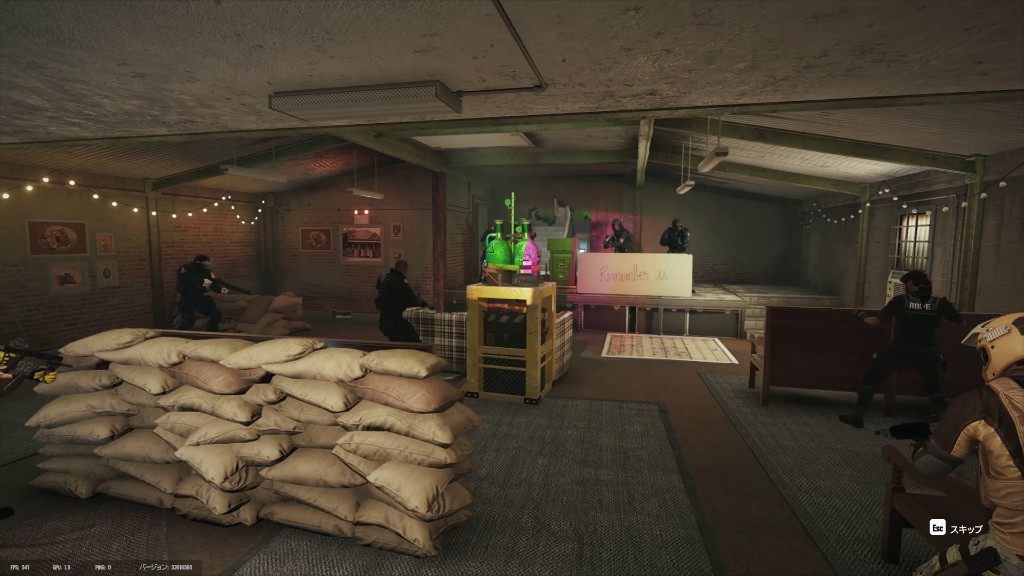Image resolution: width=1024 pixels, height=576 pixels.
Task: Skip the cutscene with the スキップ label
Action: coord(957,528)
